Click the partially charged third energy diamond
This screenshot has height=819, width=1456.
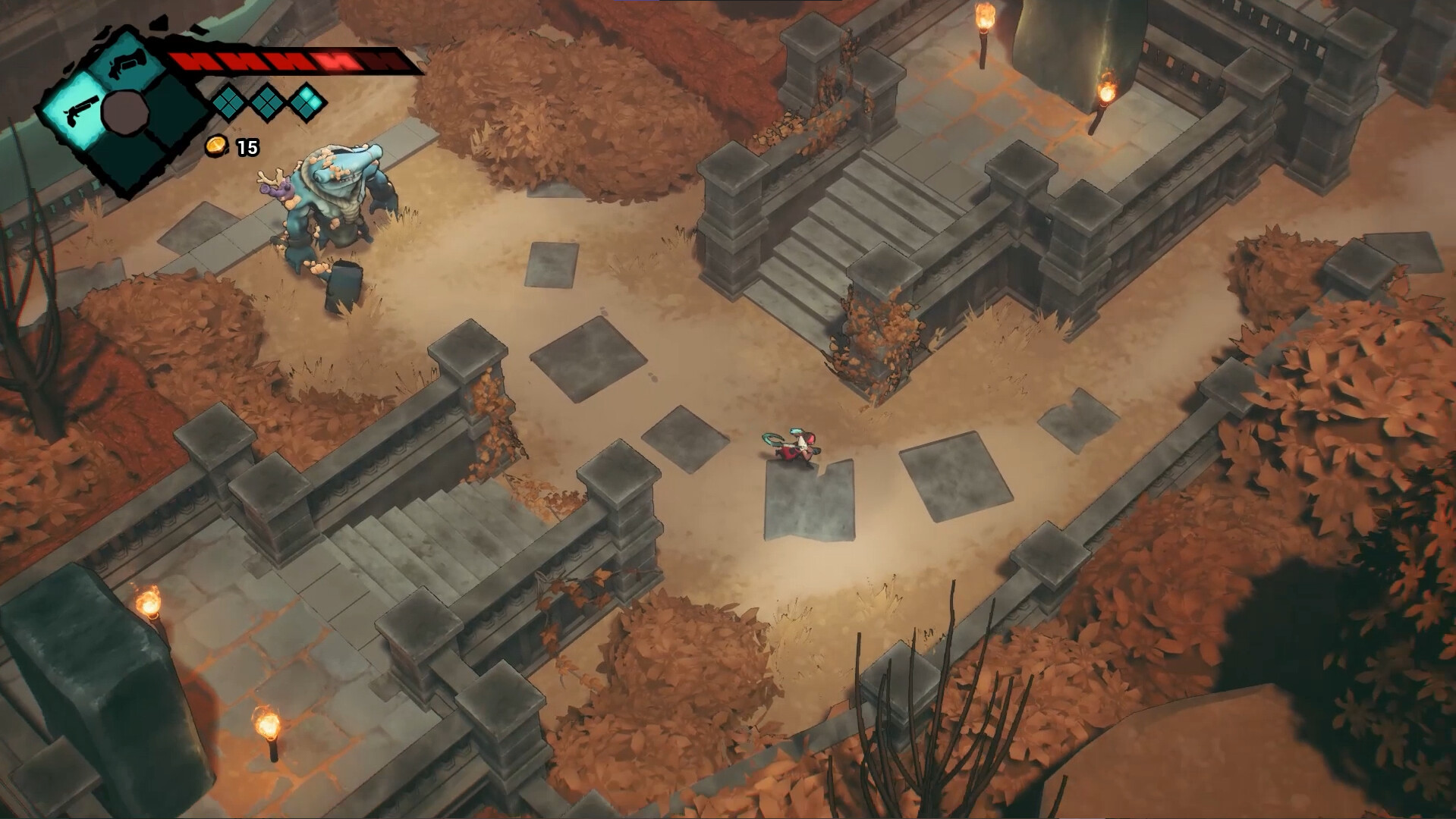pos(306,102)
